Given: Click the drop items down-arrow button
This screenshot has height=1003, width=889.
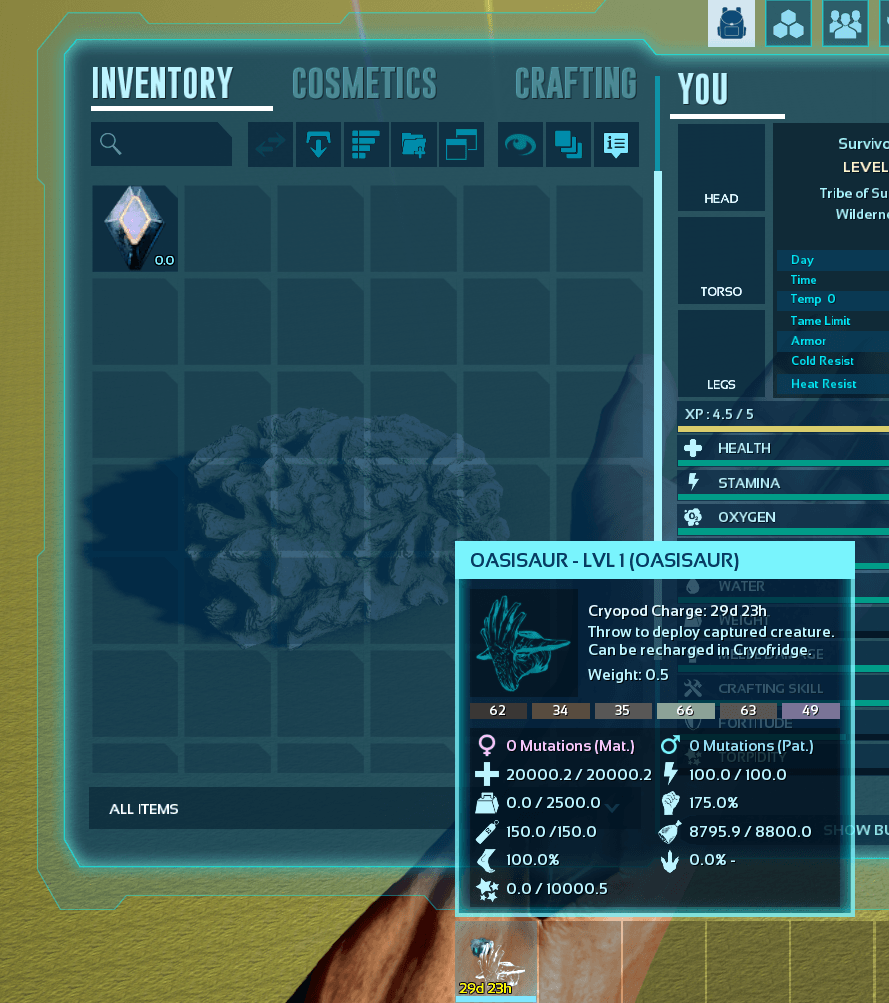Looking at the screenshot, I should (x=318, y=145).
